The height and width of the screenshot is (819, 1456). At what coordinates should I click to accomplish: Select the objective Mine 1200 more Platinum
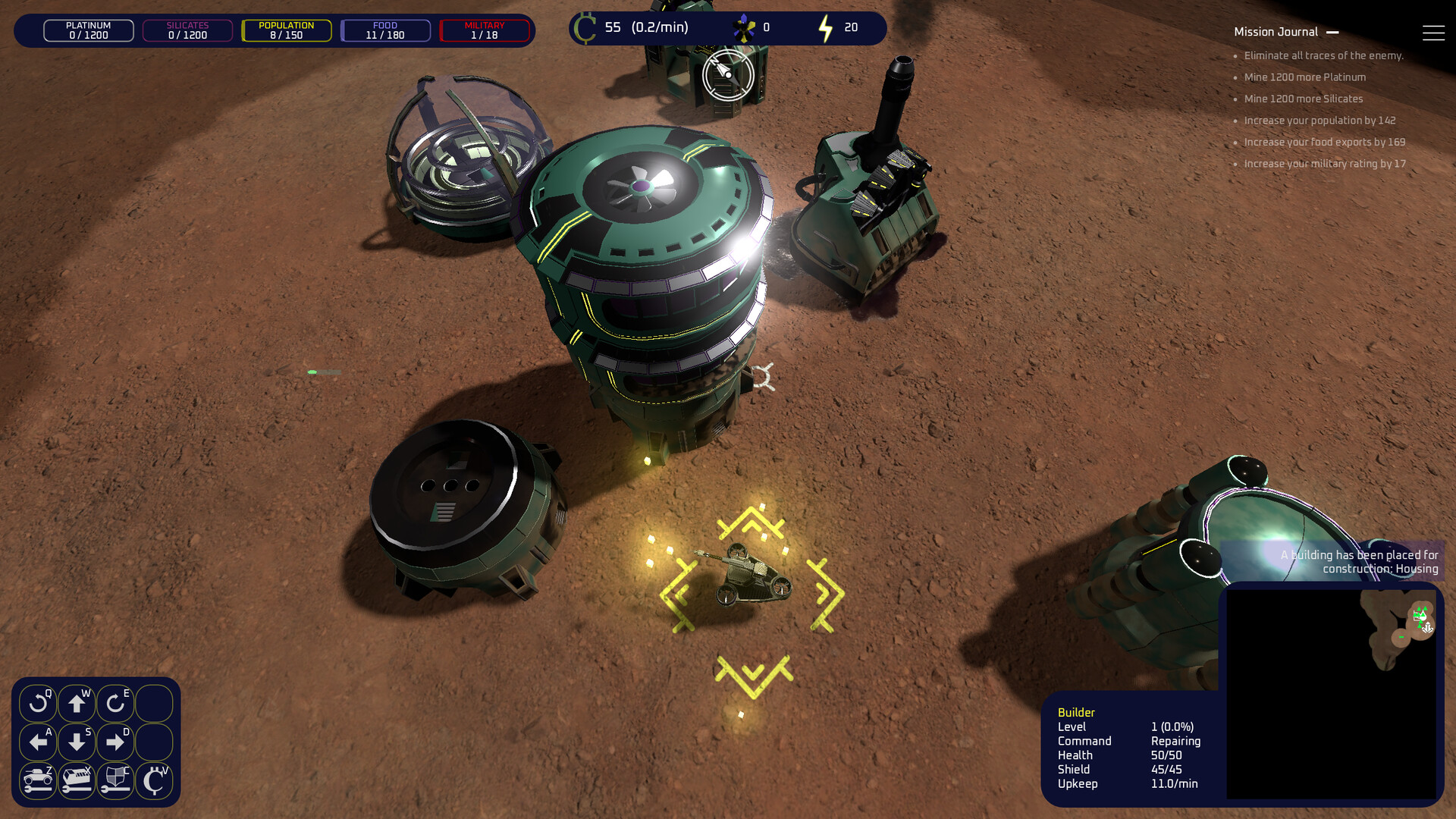(x=1304, y=77)
